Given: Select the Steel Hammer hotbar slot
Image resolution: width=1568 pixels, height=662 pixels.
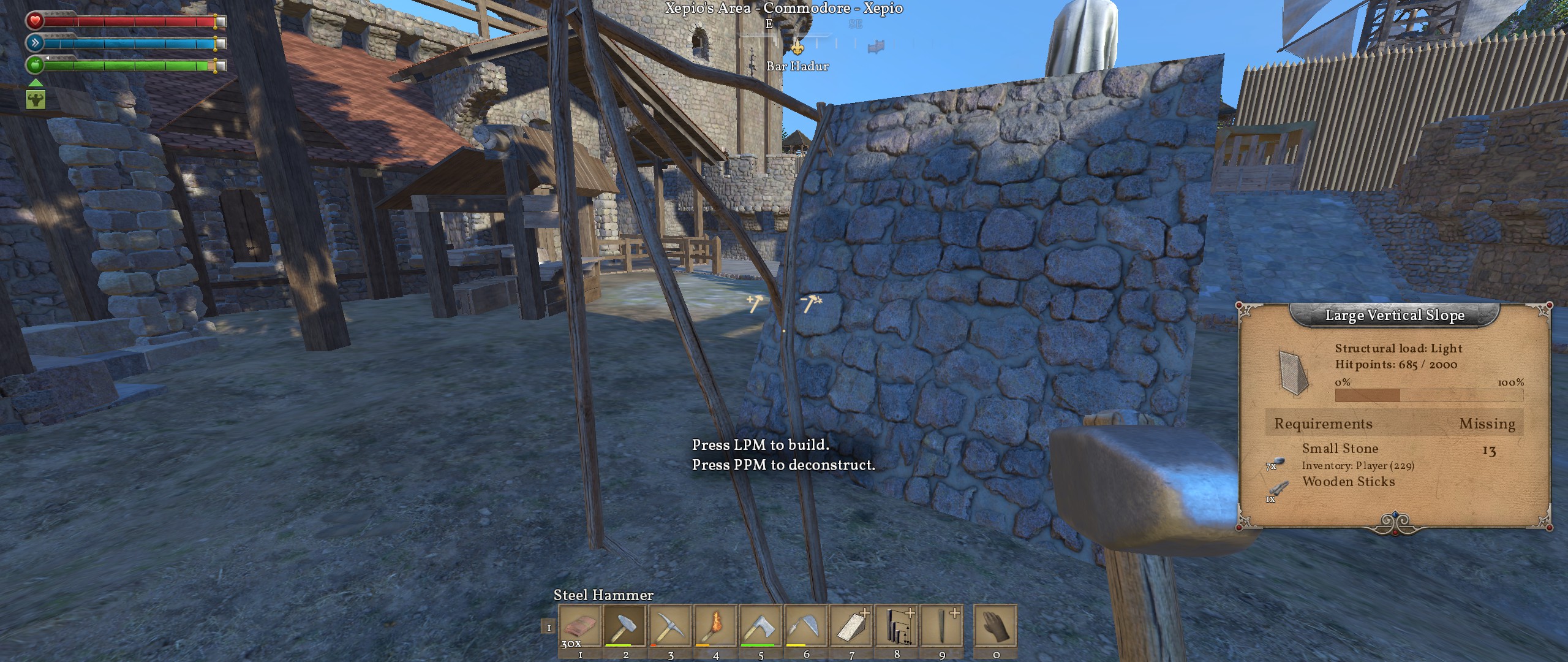Looking at the screenshot, I should tap(625, 626).
